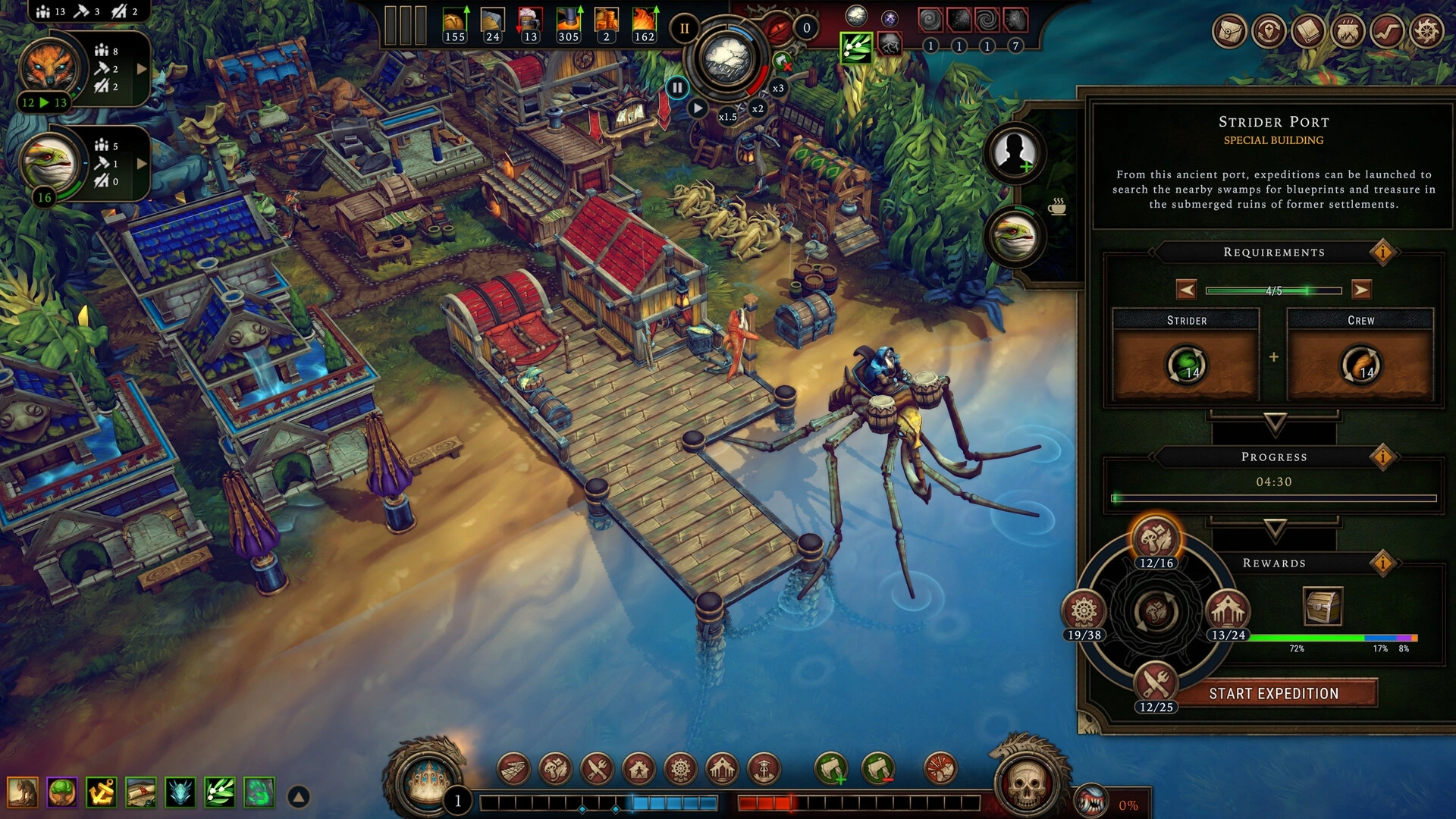Expand the perks list with the up-arrow
This screenshot has width=1456, height=819.
[299, 796]
